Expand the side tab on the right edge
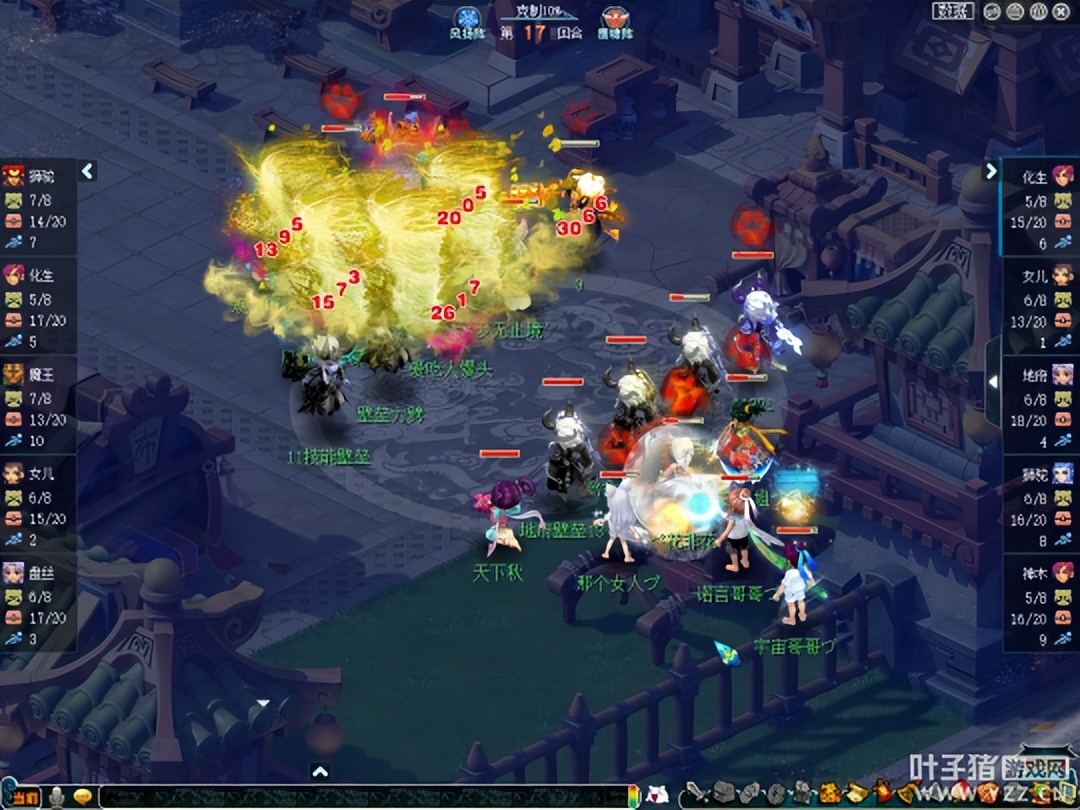The image size is (1080, 810). tap(993, 381)
